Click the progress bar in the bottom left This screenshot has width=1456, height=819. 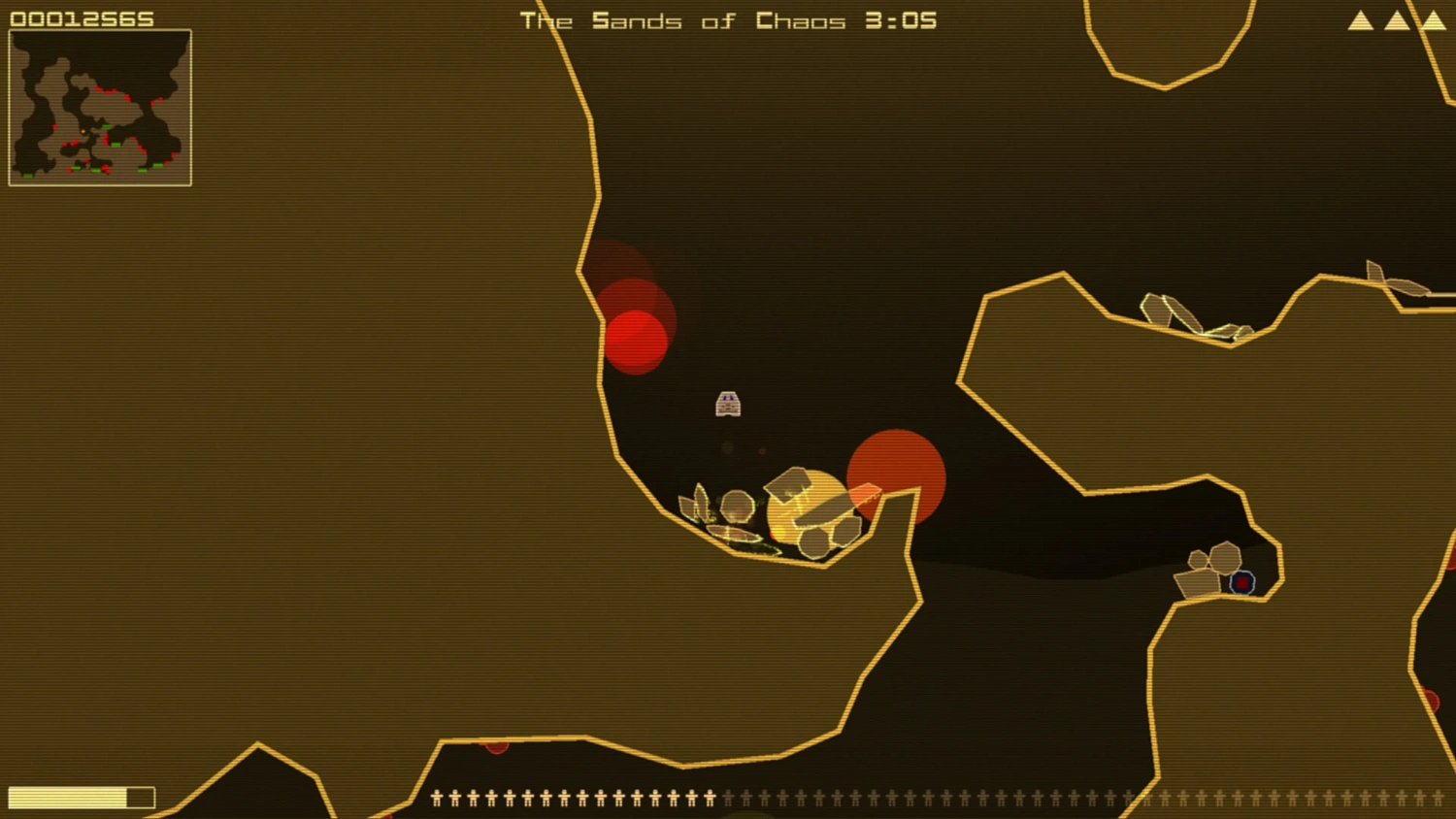pyautogui.click(x=80, y=796)
